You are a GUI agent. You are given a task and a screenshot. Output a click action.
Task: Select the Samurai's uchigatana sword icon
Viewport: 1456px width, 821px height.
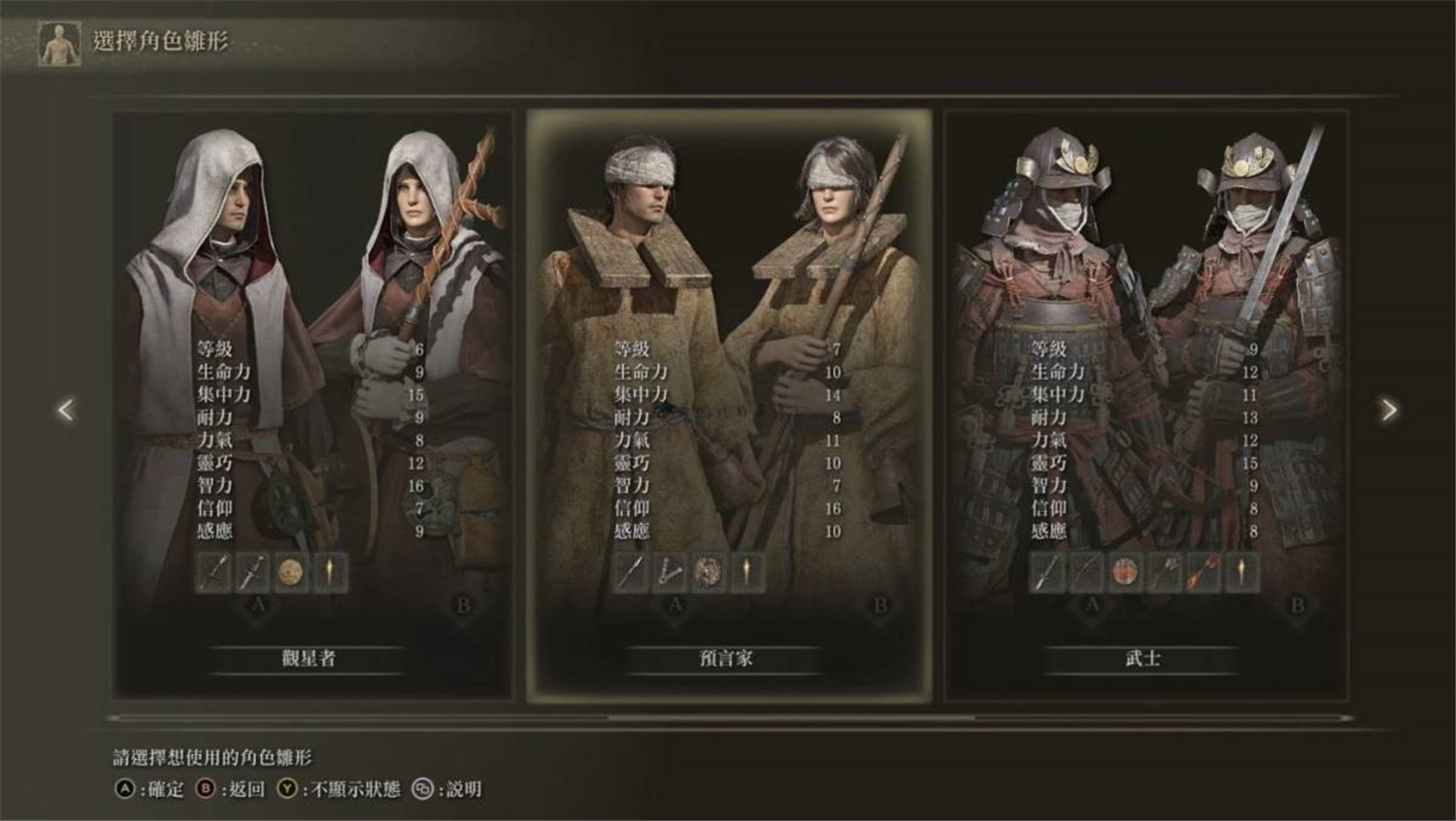1045,573
